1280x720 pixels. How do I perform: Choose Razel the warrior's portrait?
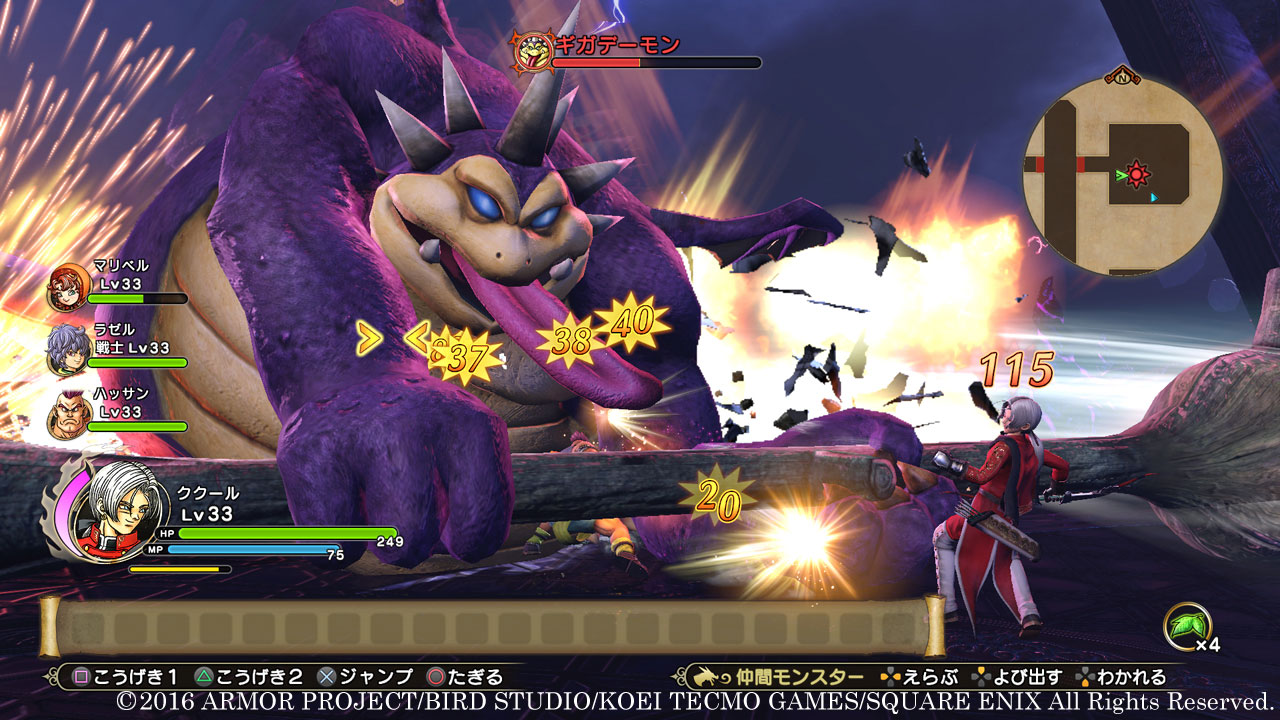pos(67,350)
